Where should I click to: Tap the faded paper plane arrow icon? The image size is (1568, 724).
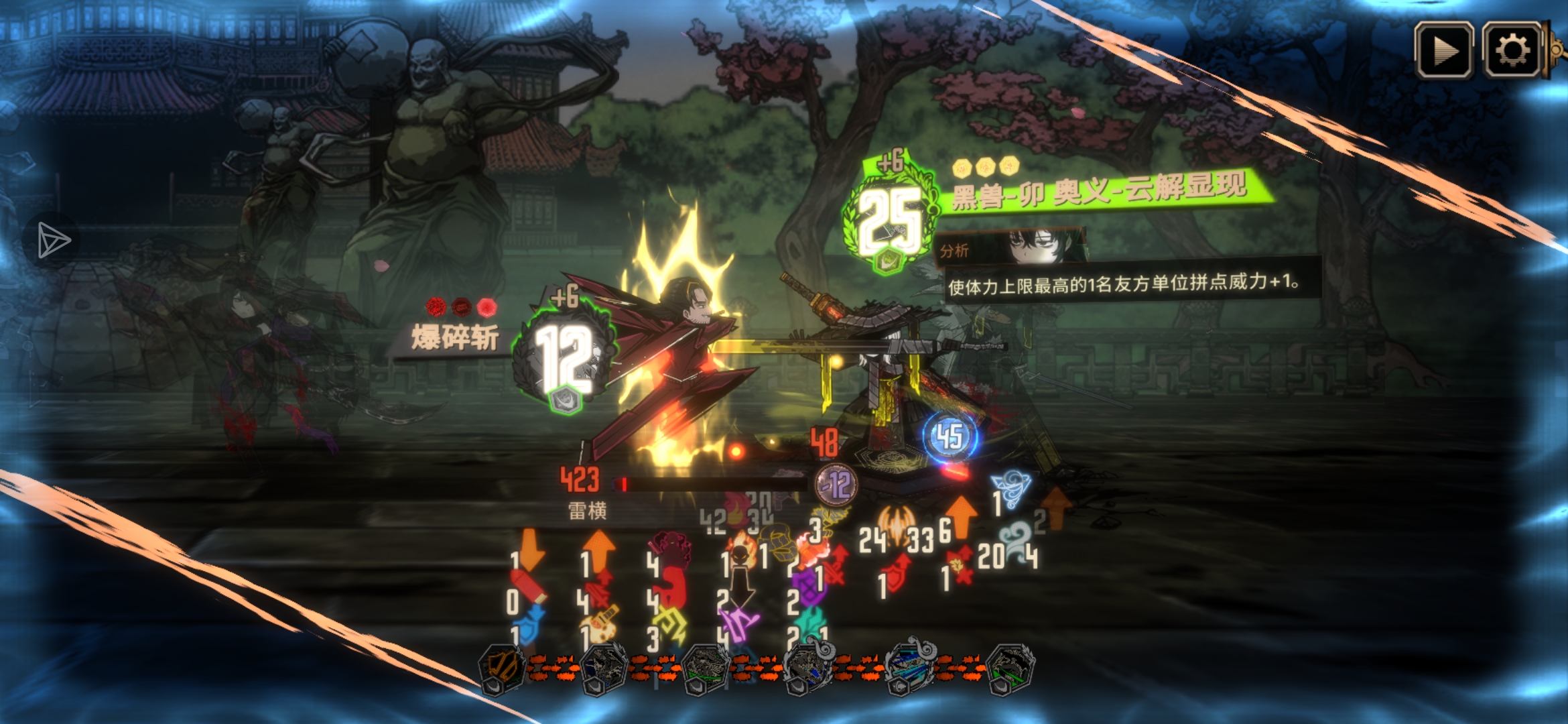coord(52,240)
